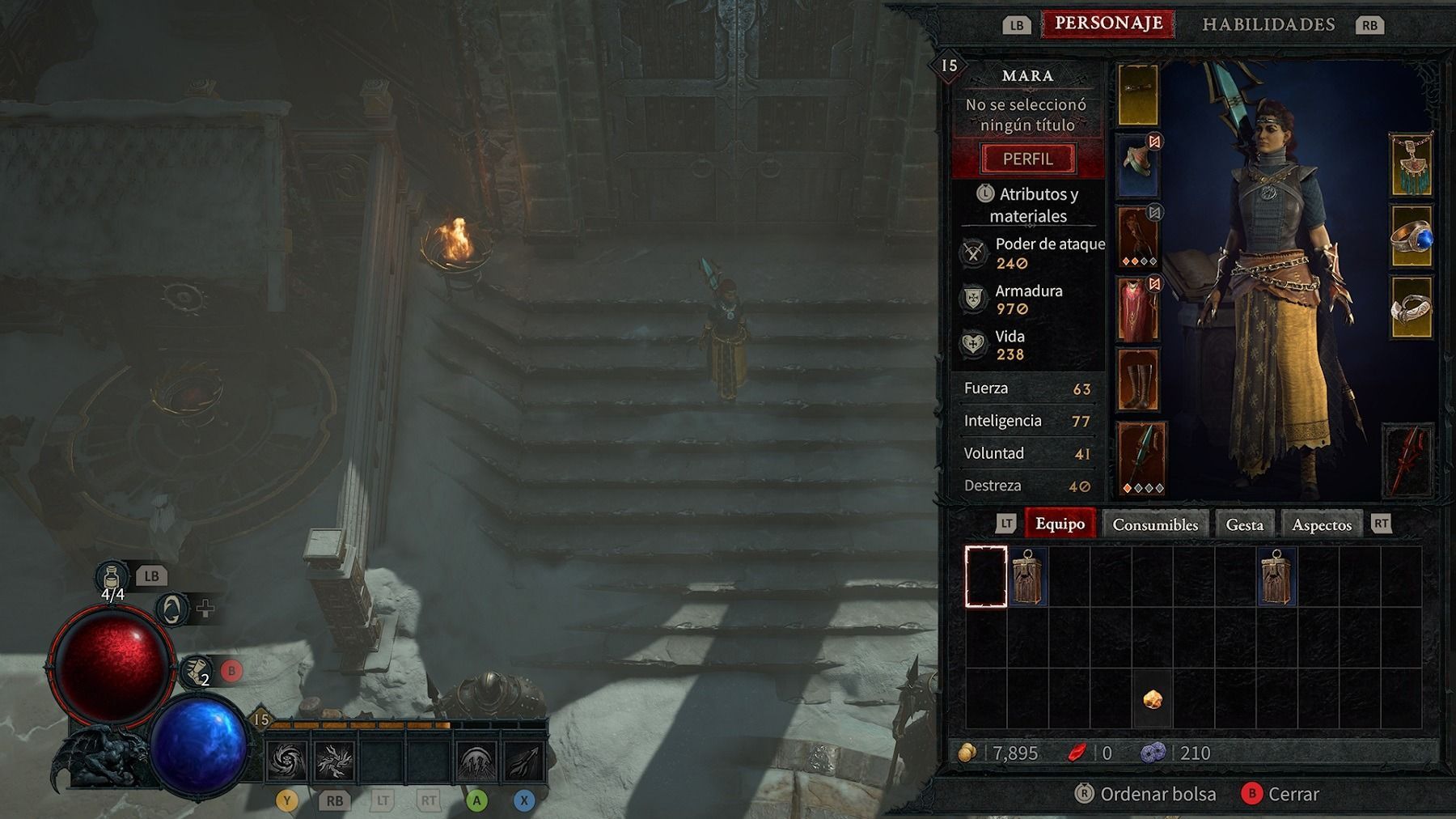Screen dimensions: 1456x819
Task: Select the Equipo inventory tab
Action: tap(1060, 524)
